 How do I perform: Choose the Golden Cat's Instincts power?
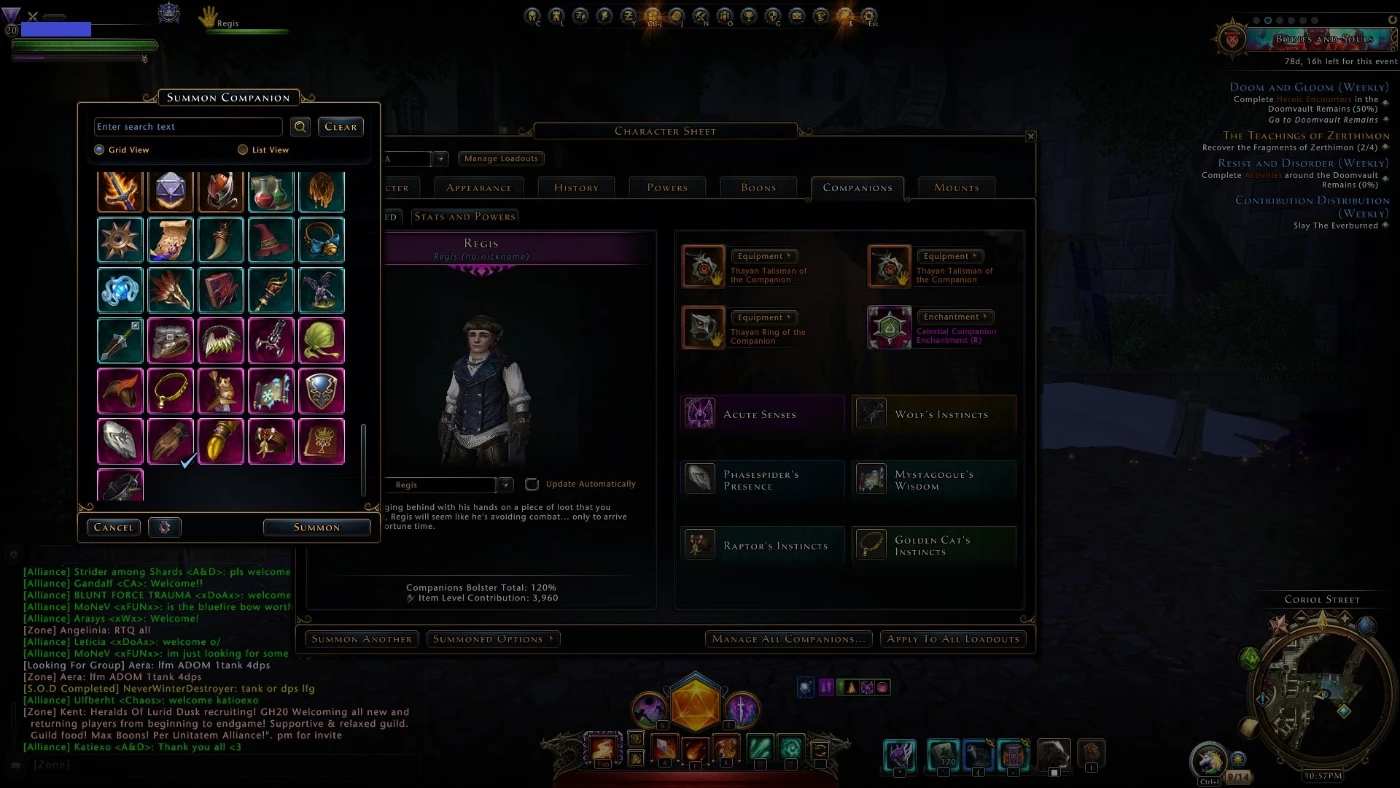tap(934, 546)
